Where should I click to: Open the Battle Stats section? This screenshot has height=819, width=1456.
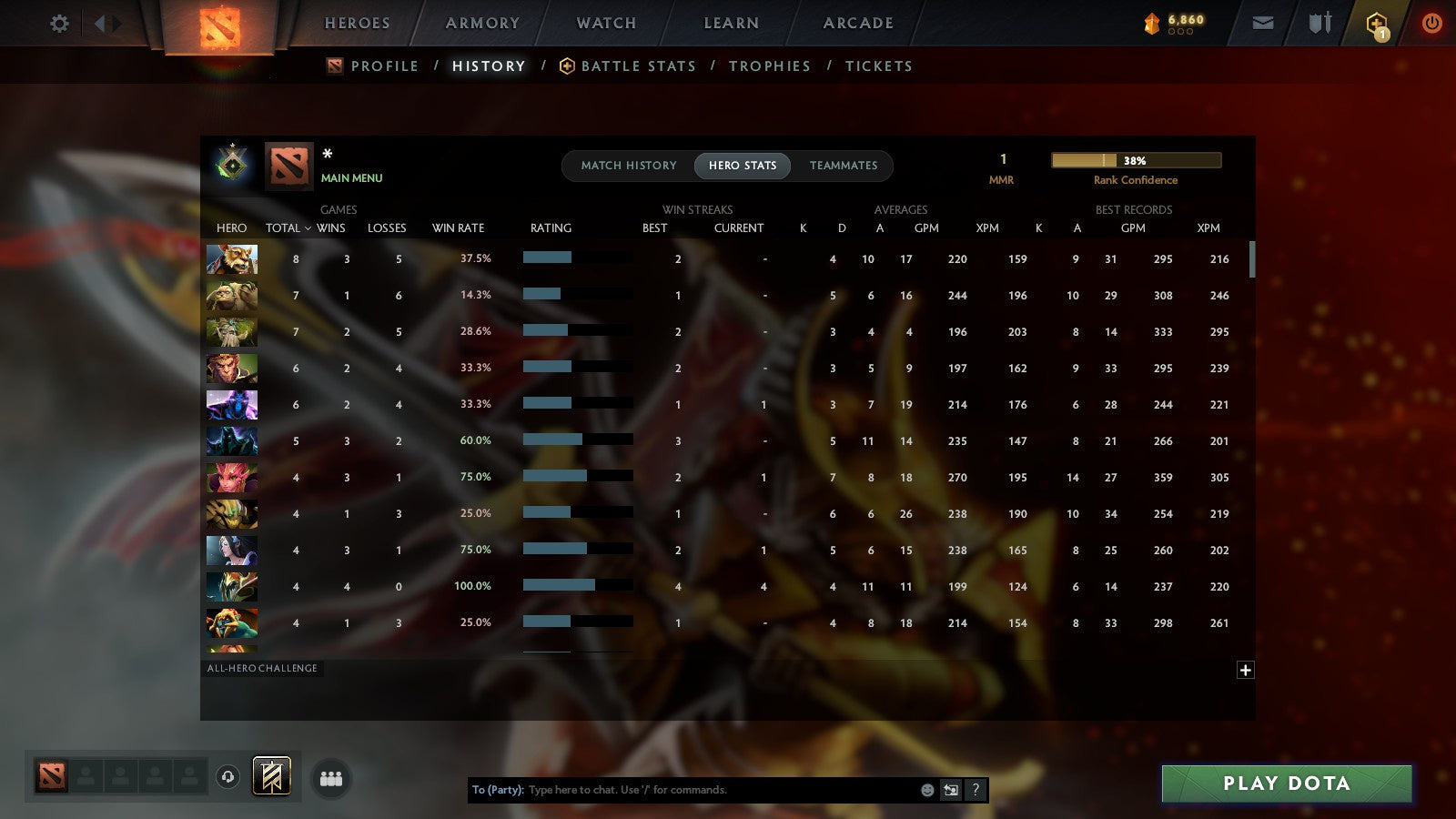tap(638, 66)
